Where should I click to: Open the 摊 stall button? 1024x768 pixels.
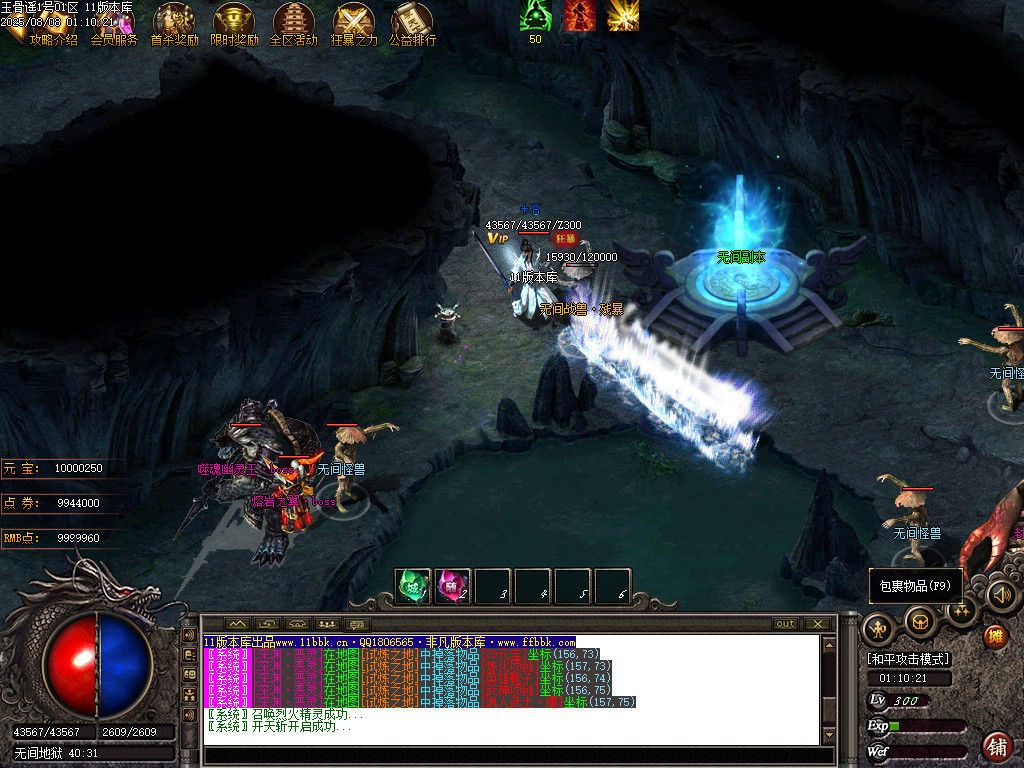pos(995,636)
